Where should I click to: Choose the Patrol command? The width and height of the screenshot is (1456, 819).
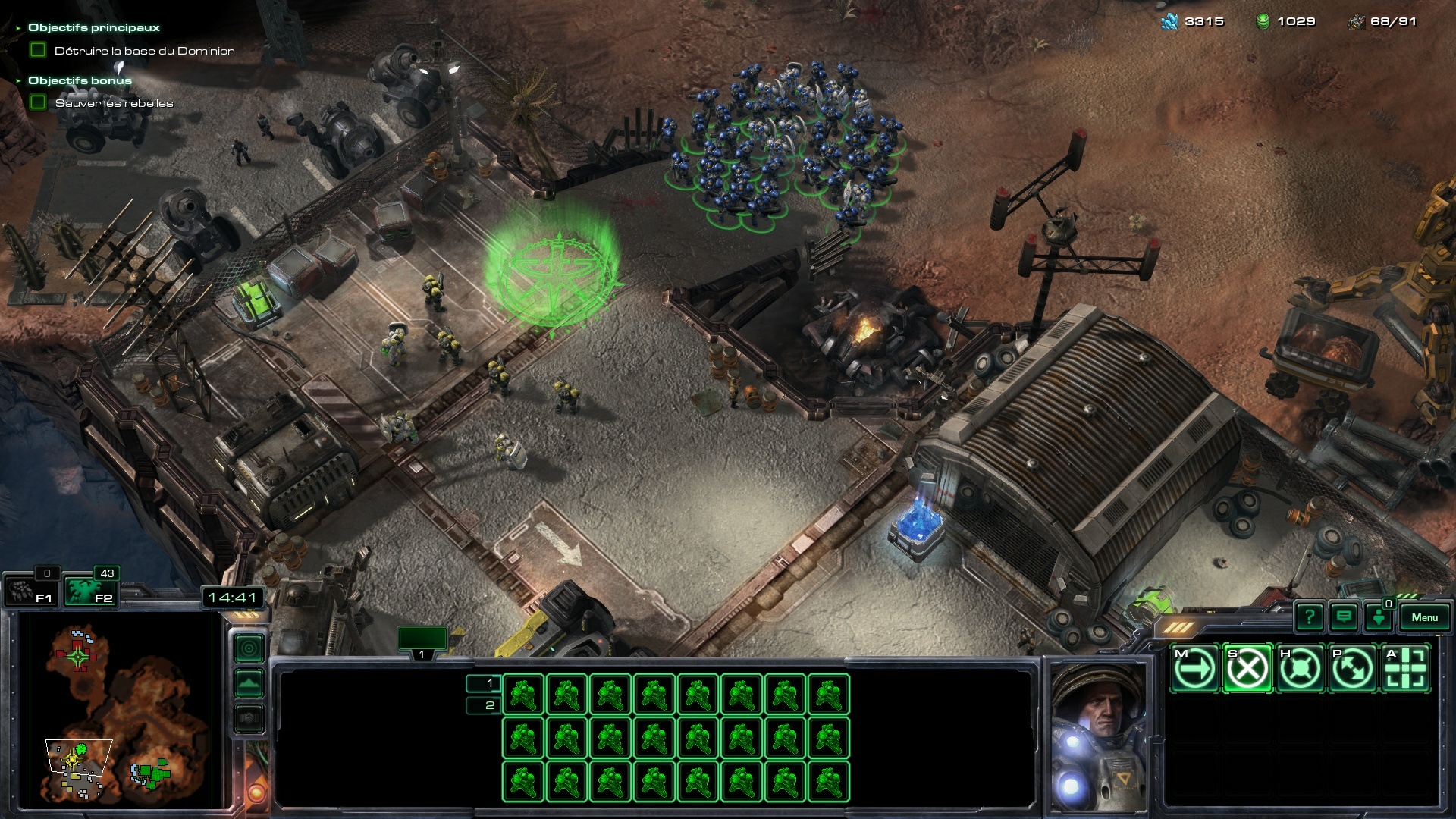tap(1352, 669)
